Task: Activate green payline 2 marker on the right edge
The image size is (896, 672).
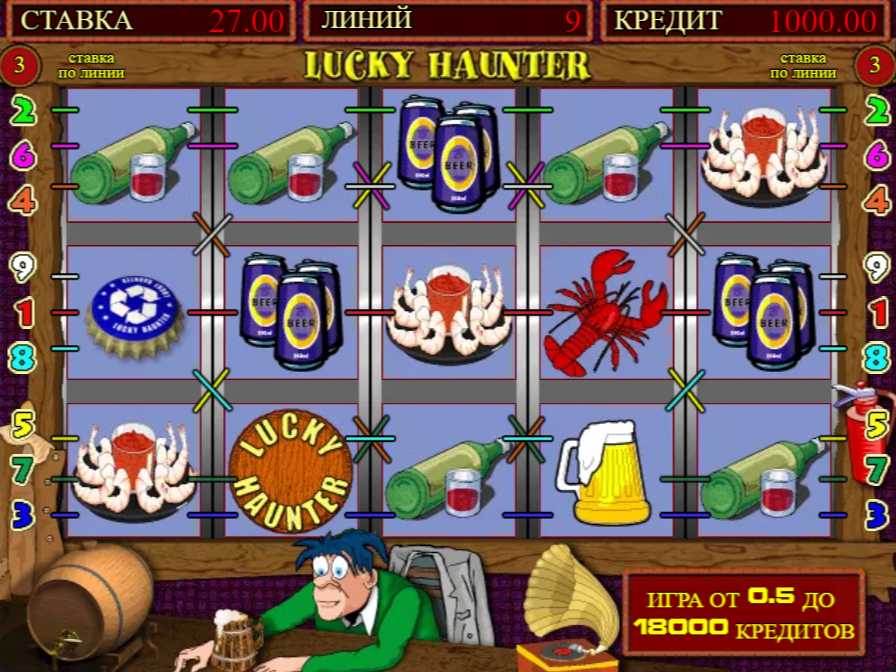Action: 877,110
